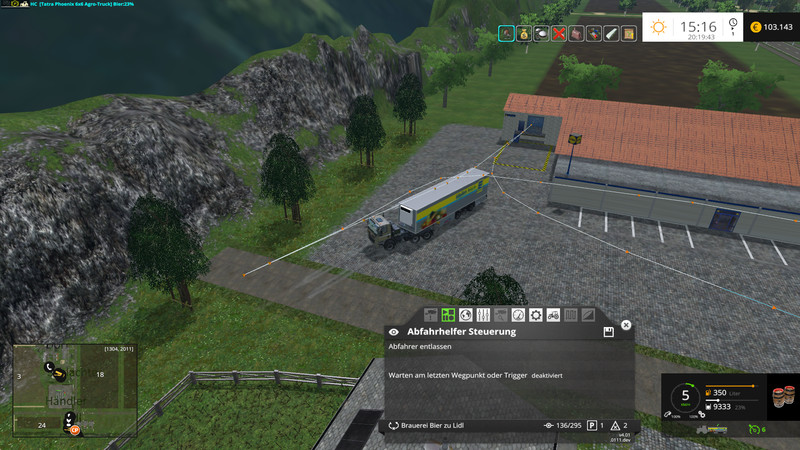Viewport: 800px width, 450px height.
Task: Select 'Abfahrer entlassen' option
Action: 420,346
